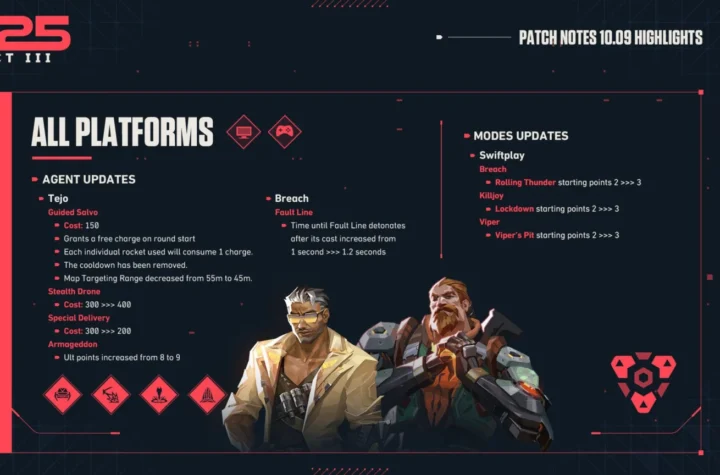Screen dimensions: 720x475
Task: Choose the pickaxe burst ability icon
Action: [111, 394]
